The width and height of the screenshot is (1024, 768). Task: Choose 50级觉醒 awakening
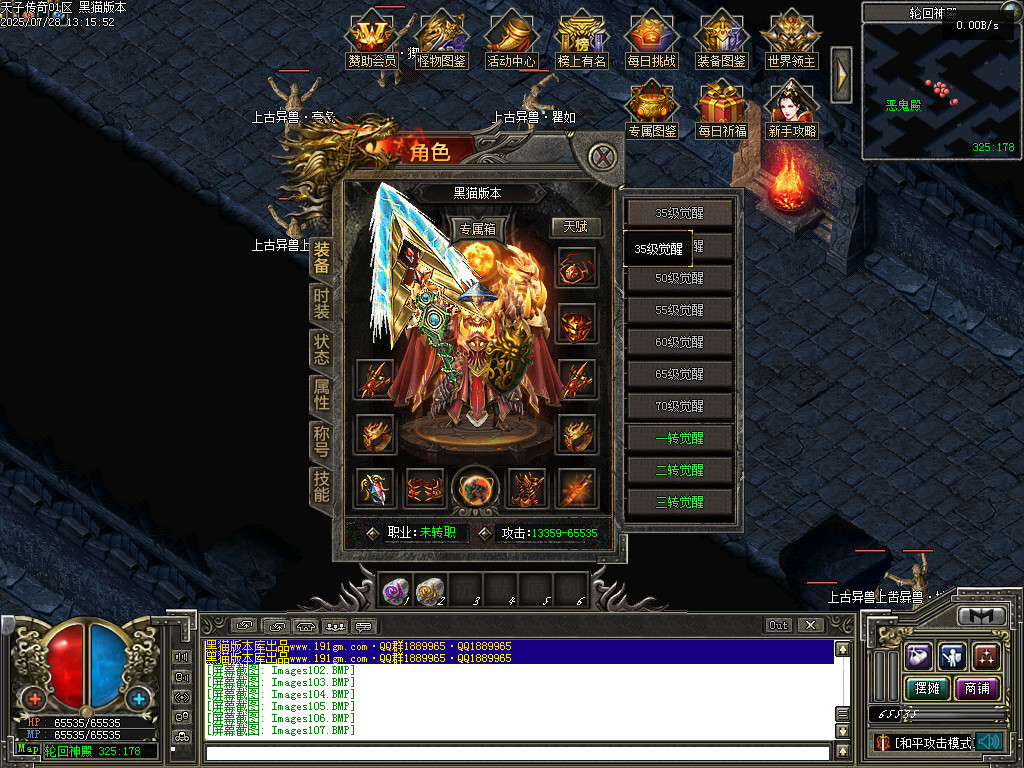click(x=680, y=278)
